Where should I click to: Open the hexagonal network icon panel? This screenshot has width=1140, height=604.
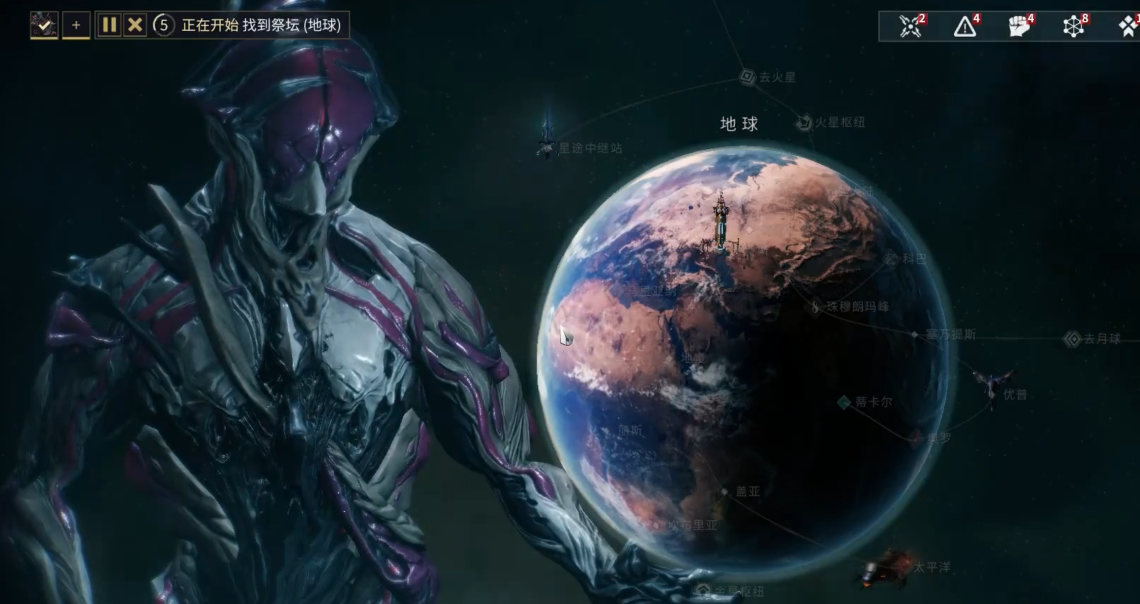coord(1074,26)
